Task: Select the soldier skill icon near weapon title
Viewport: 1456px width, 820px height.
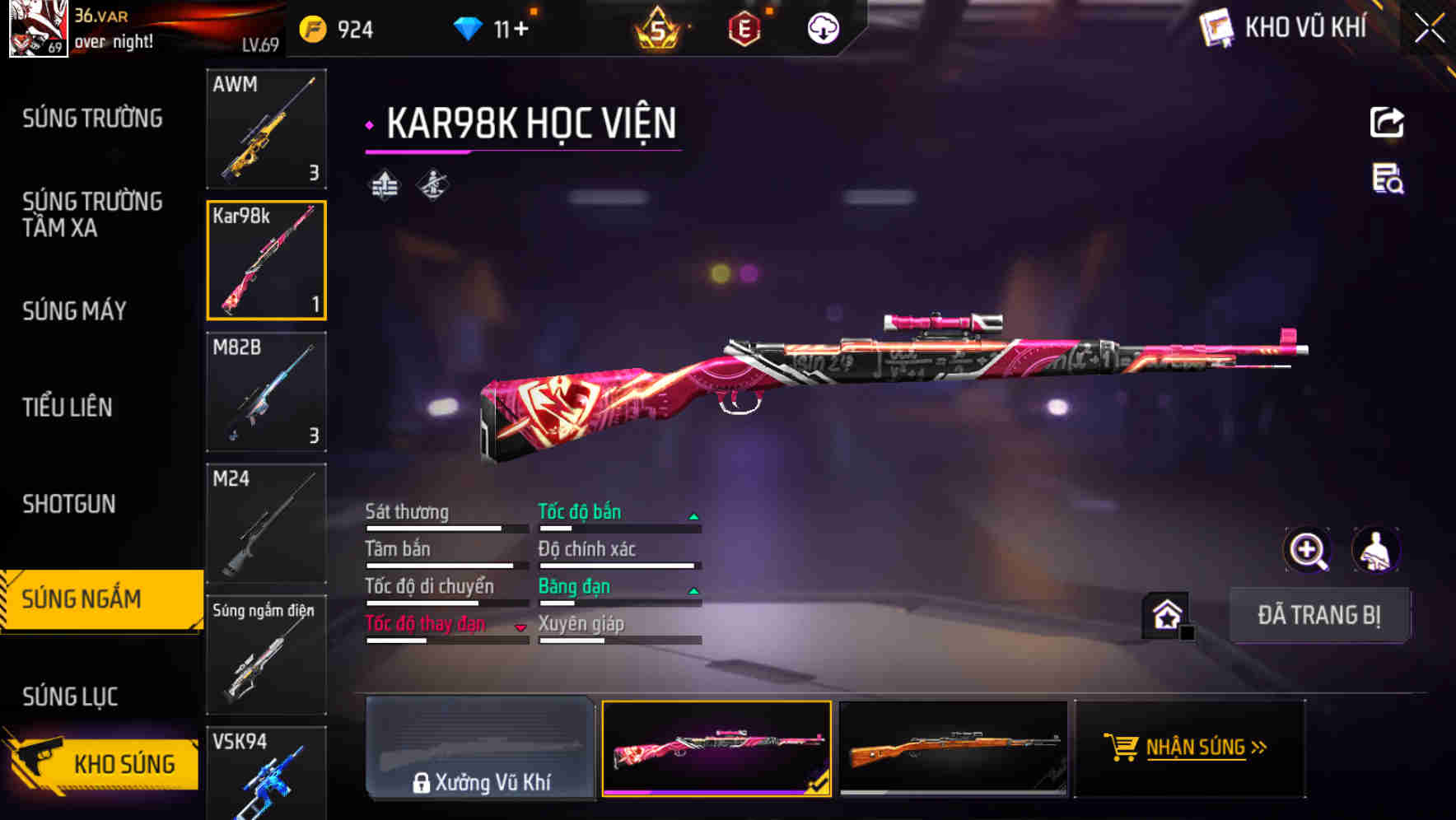Action: (432, 185)
